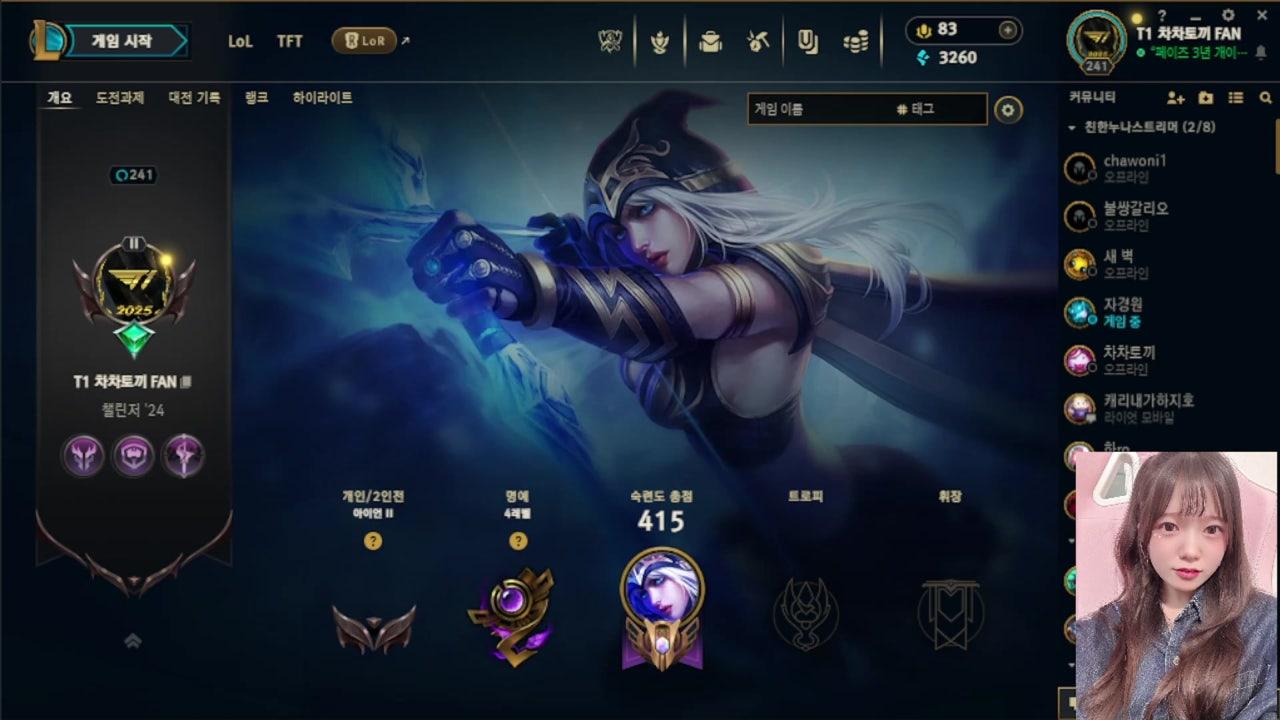Click the friend list view options icon

(1236, 97)
